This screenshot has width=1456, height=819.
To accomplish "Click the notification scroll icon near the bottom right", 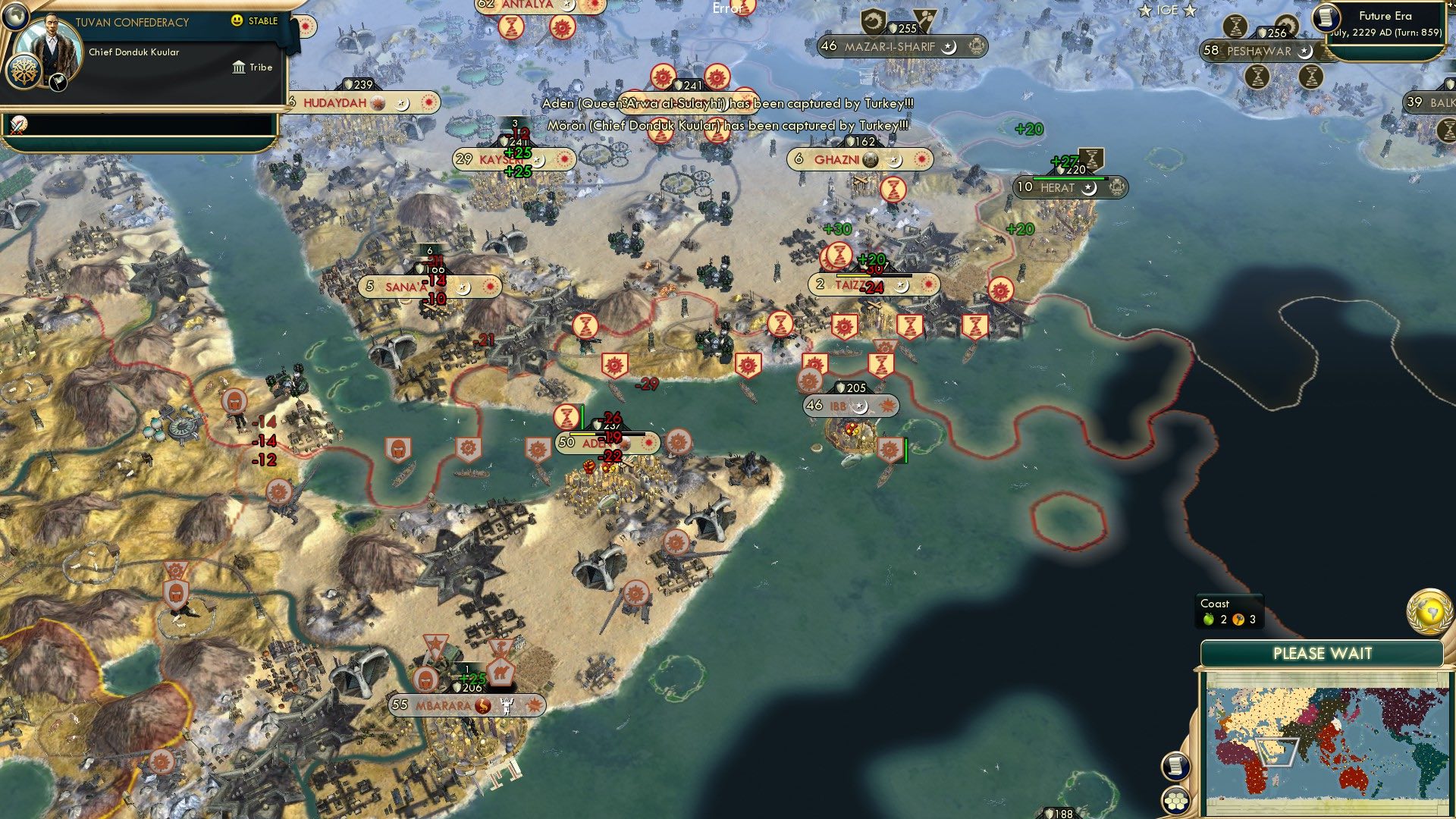I will tap(1175, 764).
